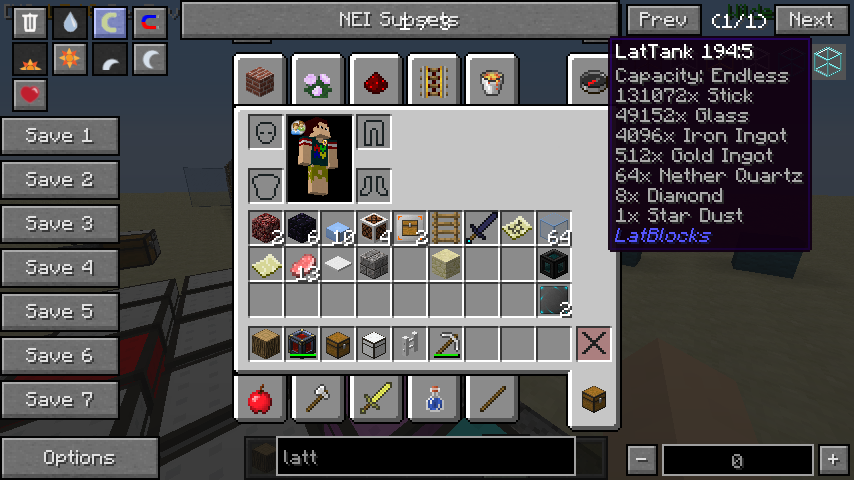The width and height of the screenshot is (854, 480).
Task: Open the NEI Options menu
Action: click(79, 458)
